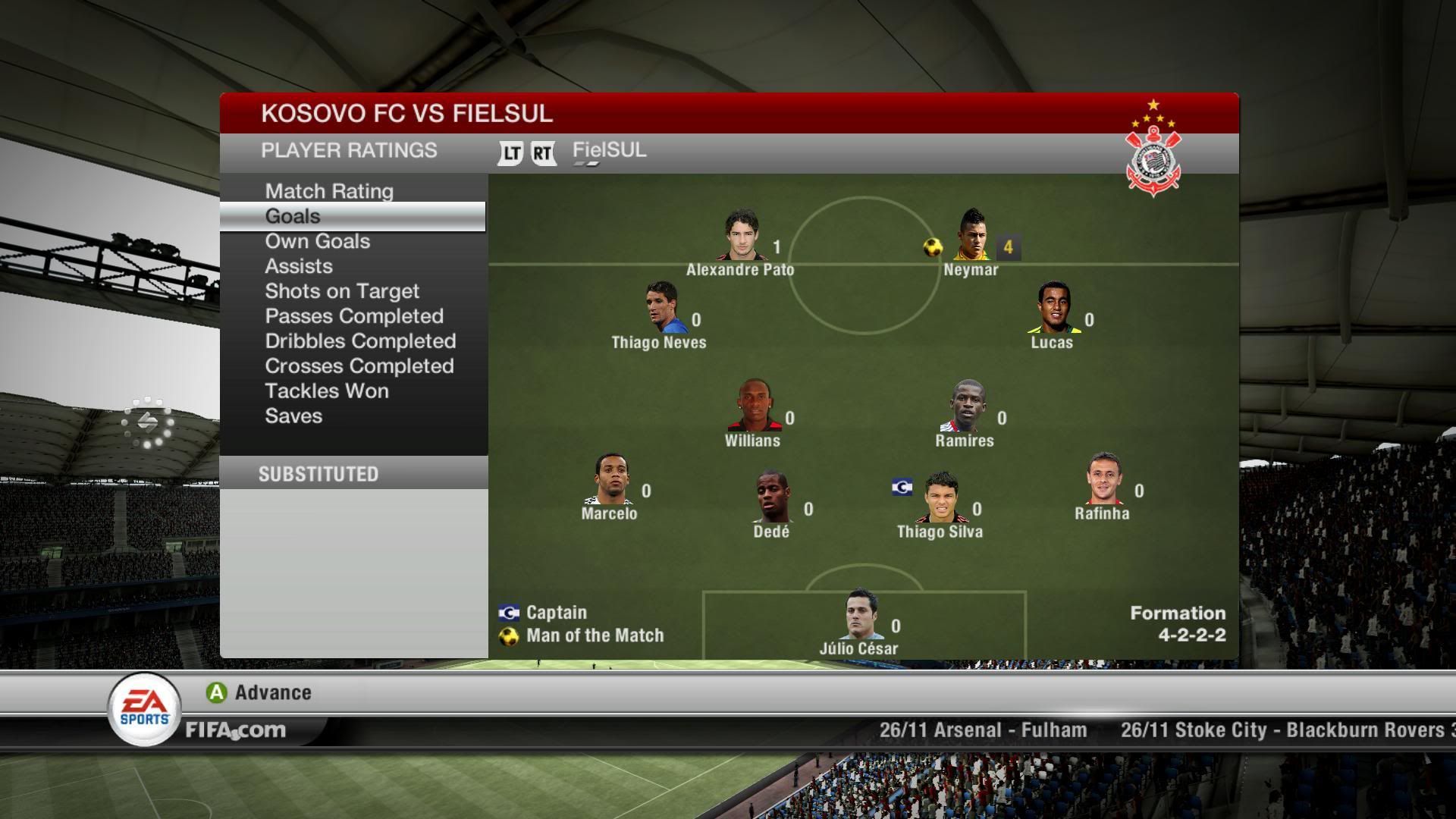Select Assists from the stats menu
The image size is (1456, 819).
[298, 265]
